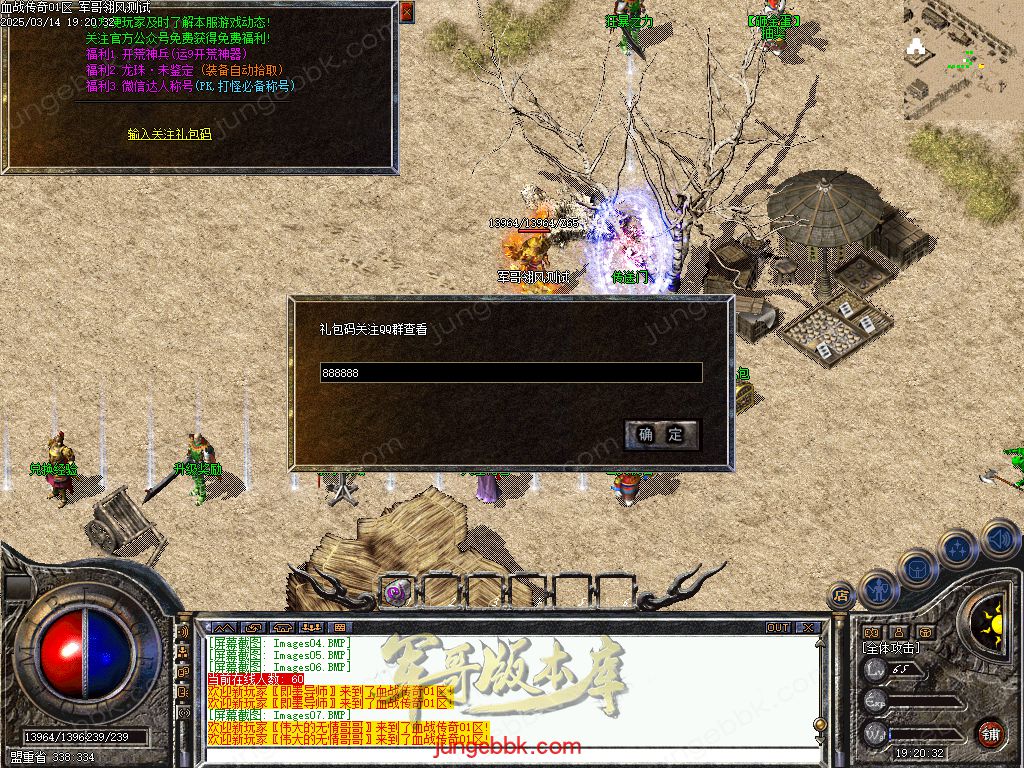Screen dimensions: 1024x768
Task: Open the round 店 shop icon
Action: click(842, 597)
